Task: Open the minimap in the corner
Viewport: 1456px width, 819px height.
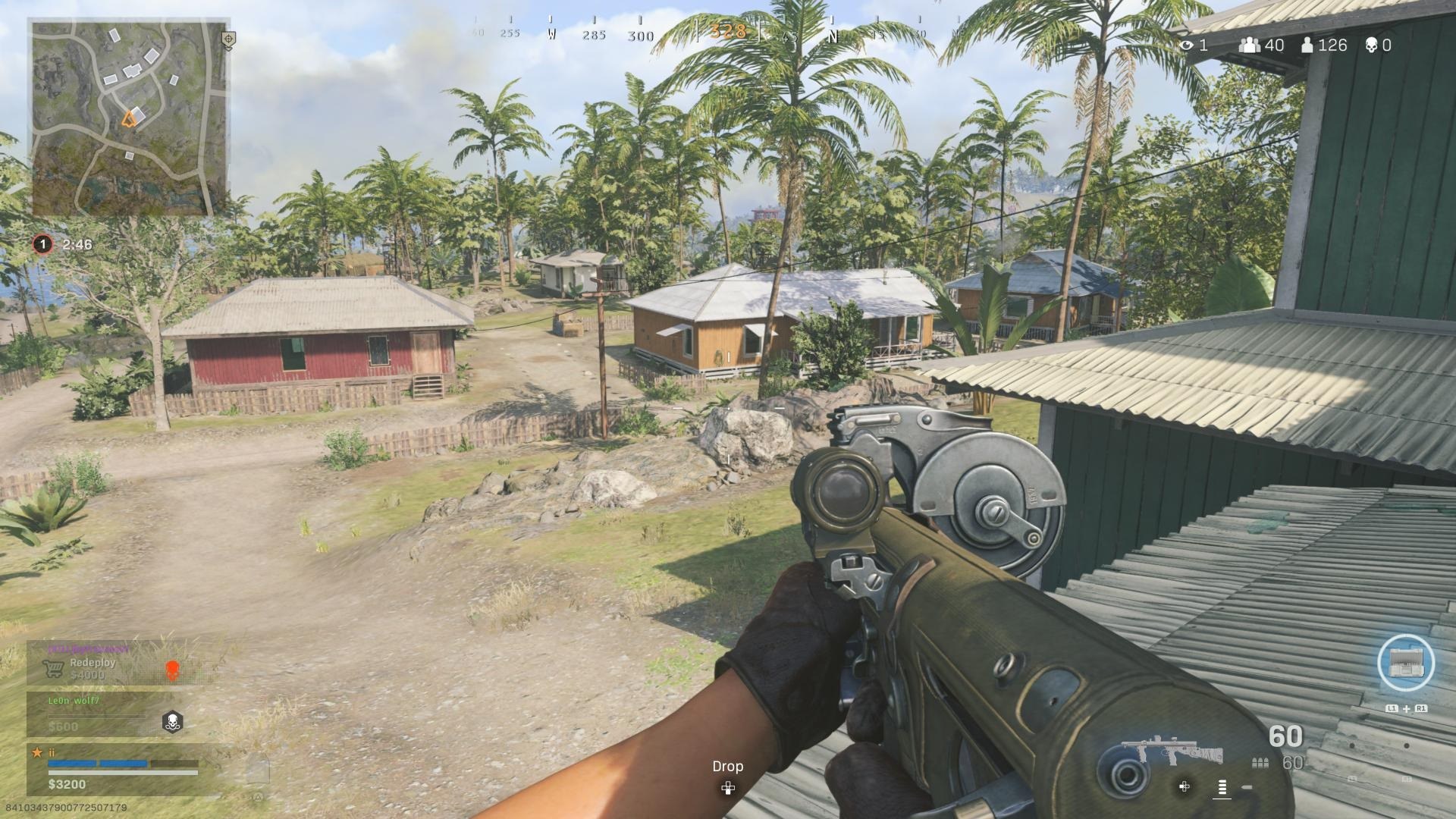Action: [x=129, y=118]
